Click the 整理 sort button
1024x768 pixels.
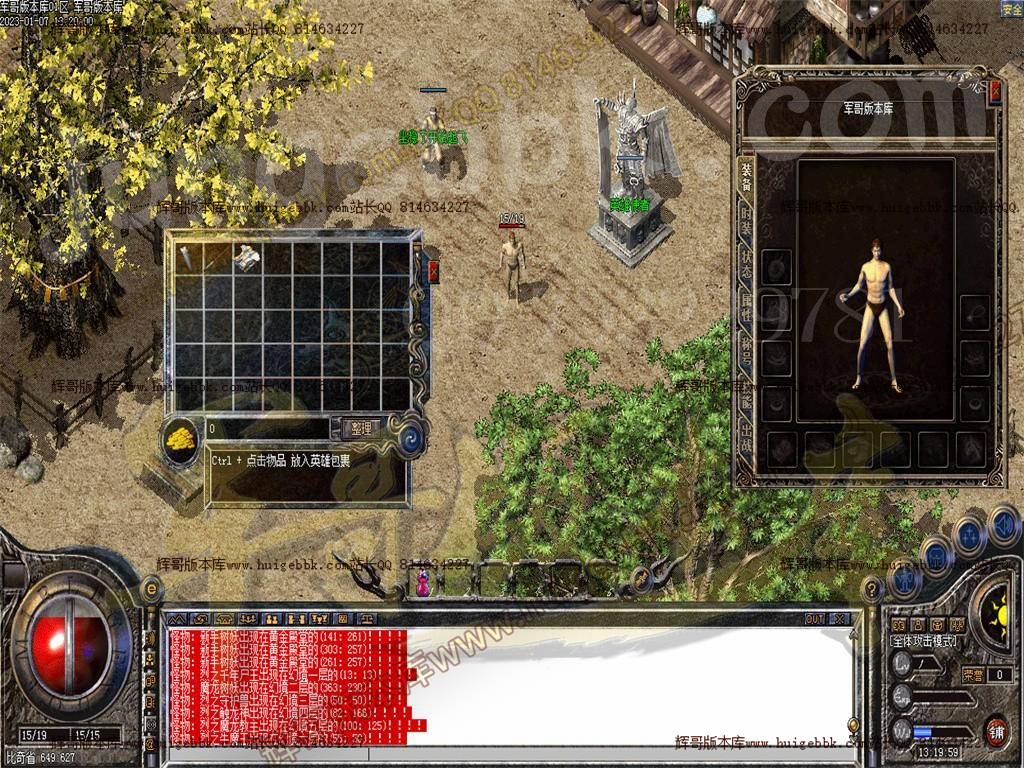tap(361, 428)
